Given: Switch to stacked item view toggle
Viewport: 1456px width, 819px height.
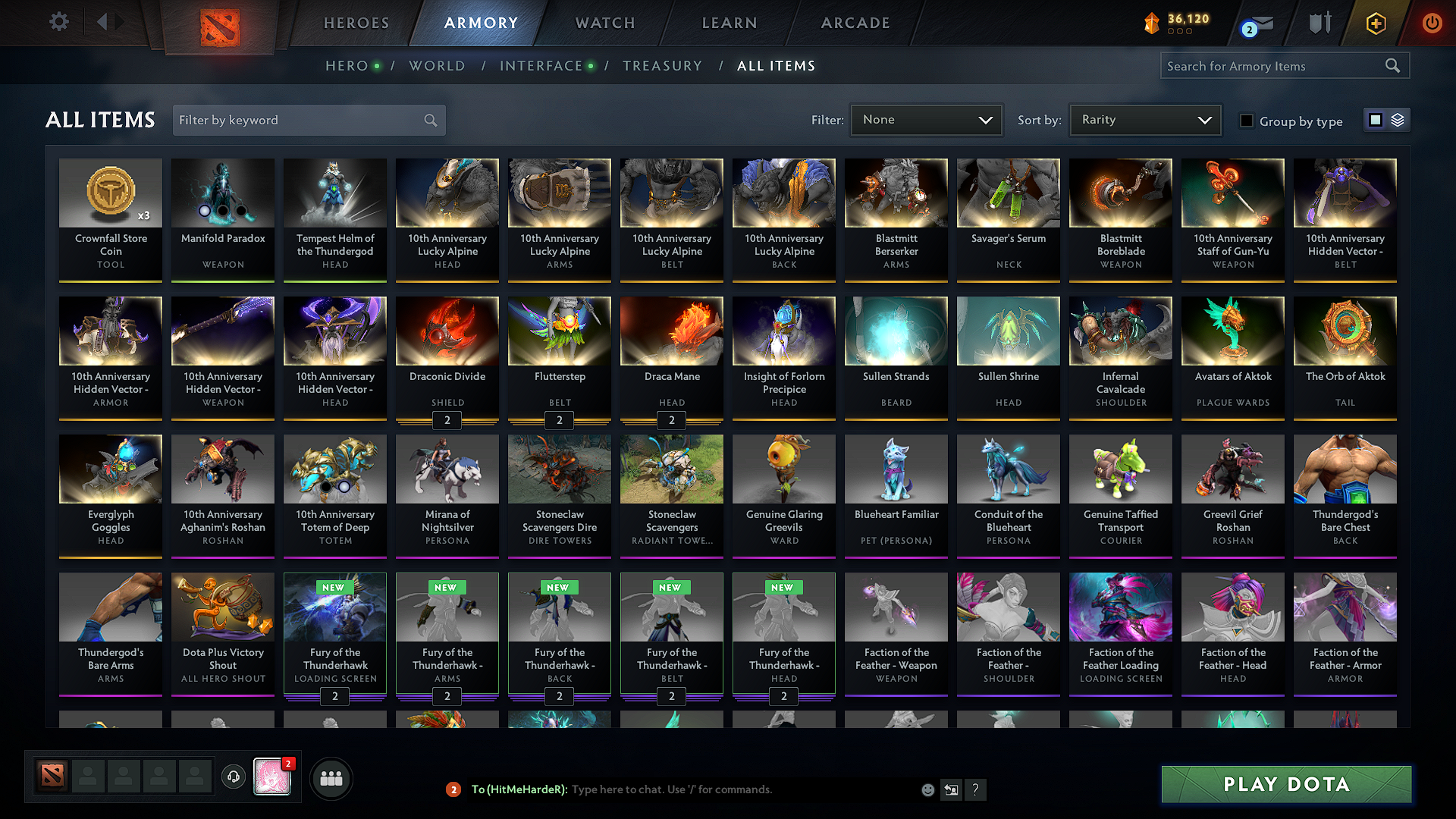Looking at the screenshot, I should pyautogui.click(x=1396, y=119).
